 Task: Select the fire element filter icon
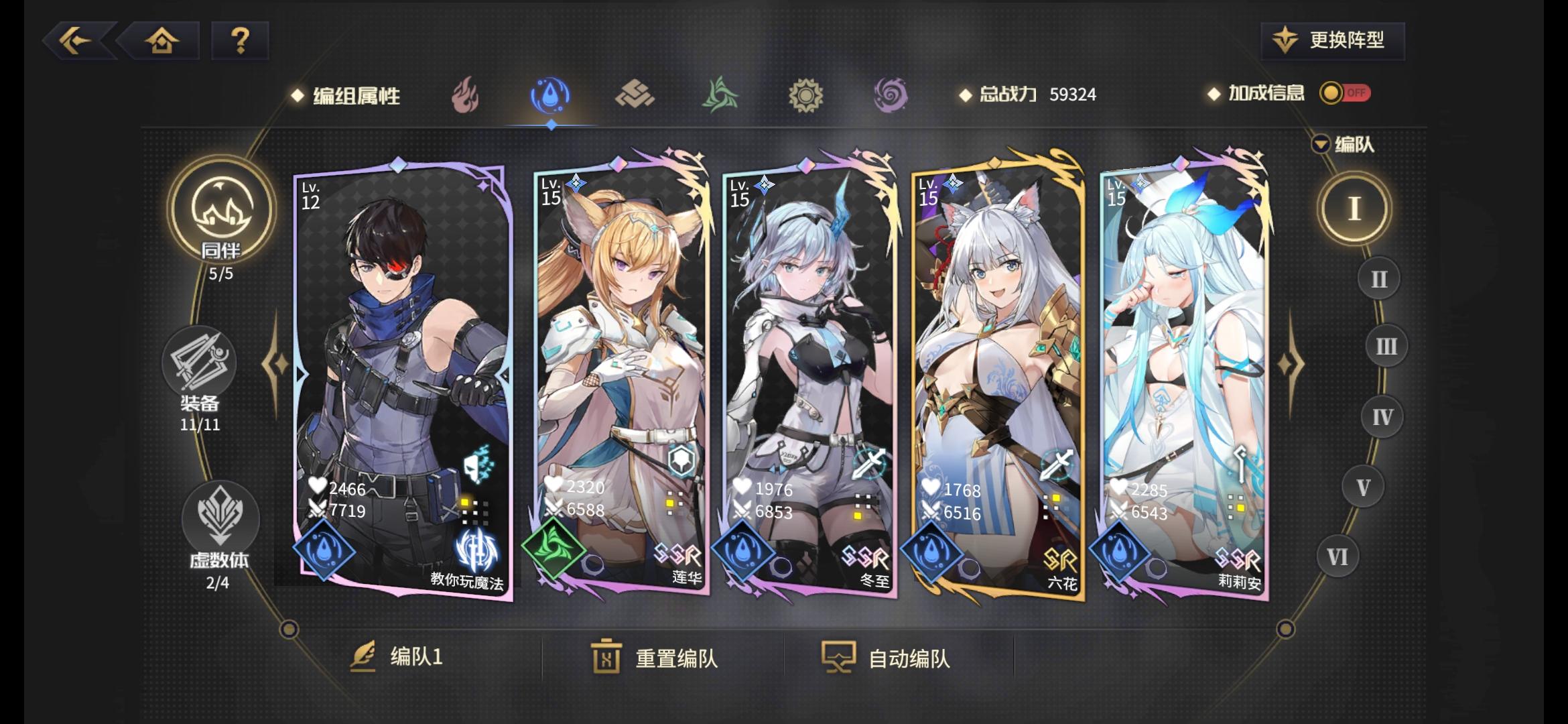tap(465, 95)
